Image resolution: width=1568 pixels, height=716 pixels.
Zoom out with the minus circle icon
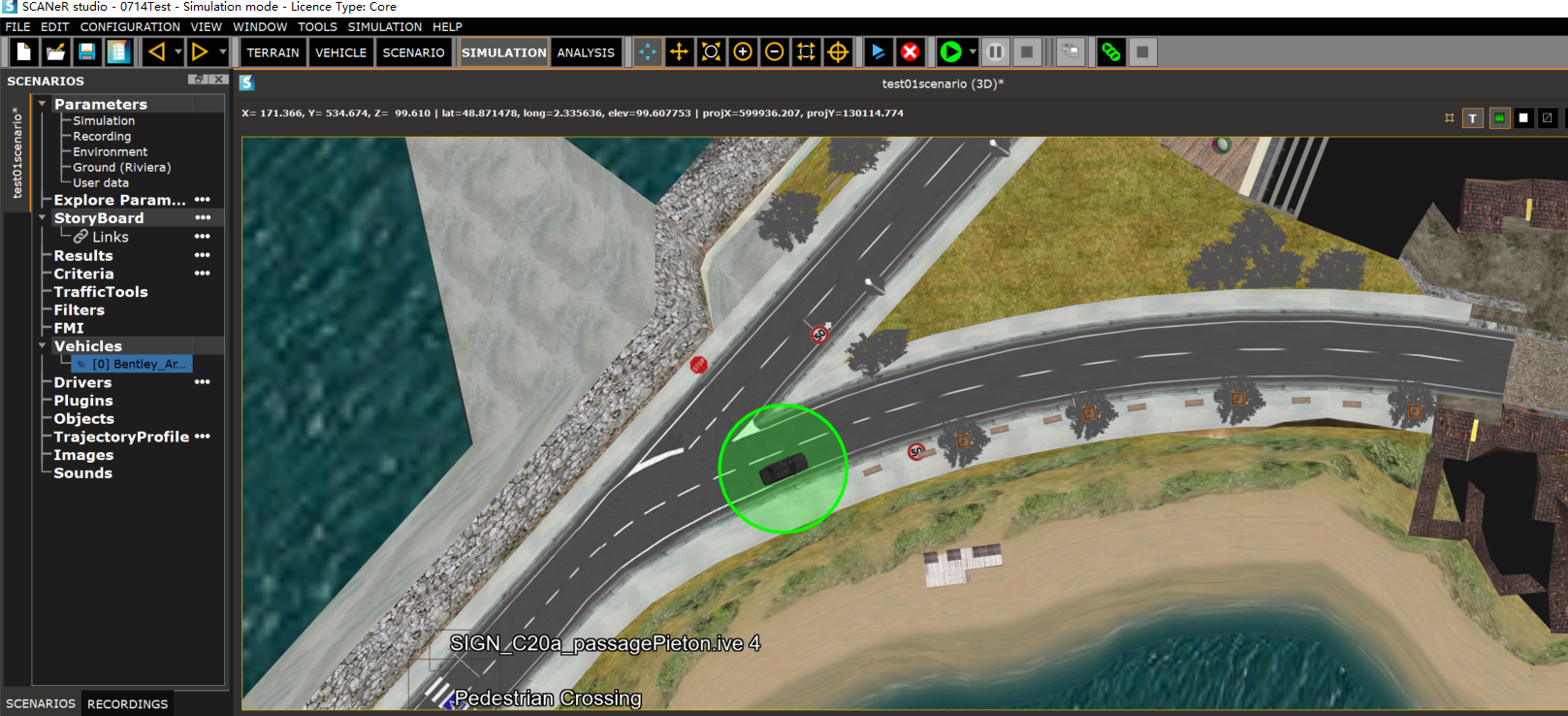(775, 52)
